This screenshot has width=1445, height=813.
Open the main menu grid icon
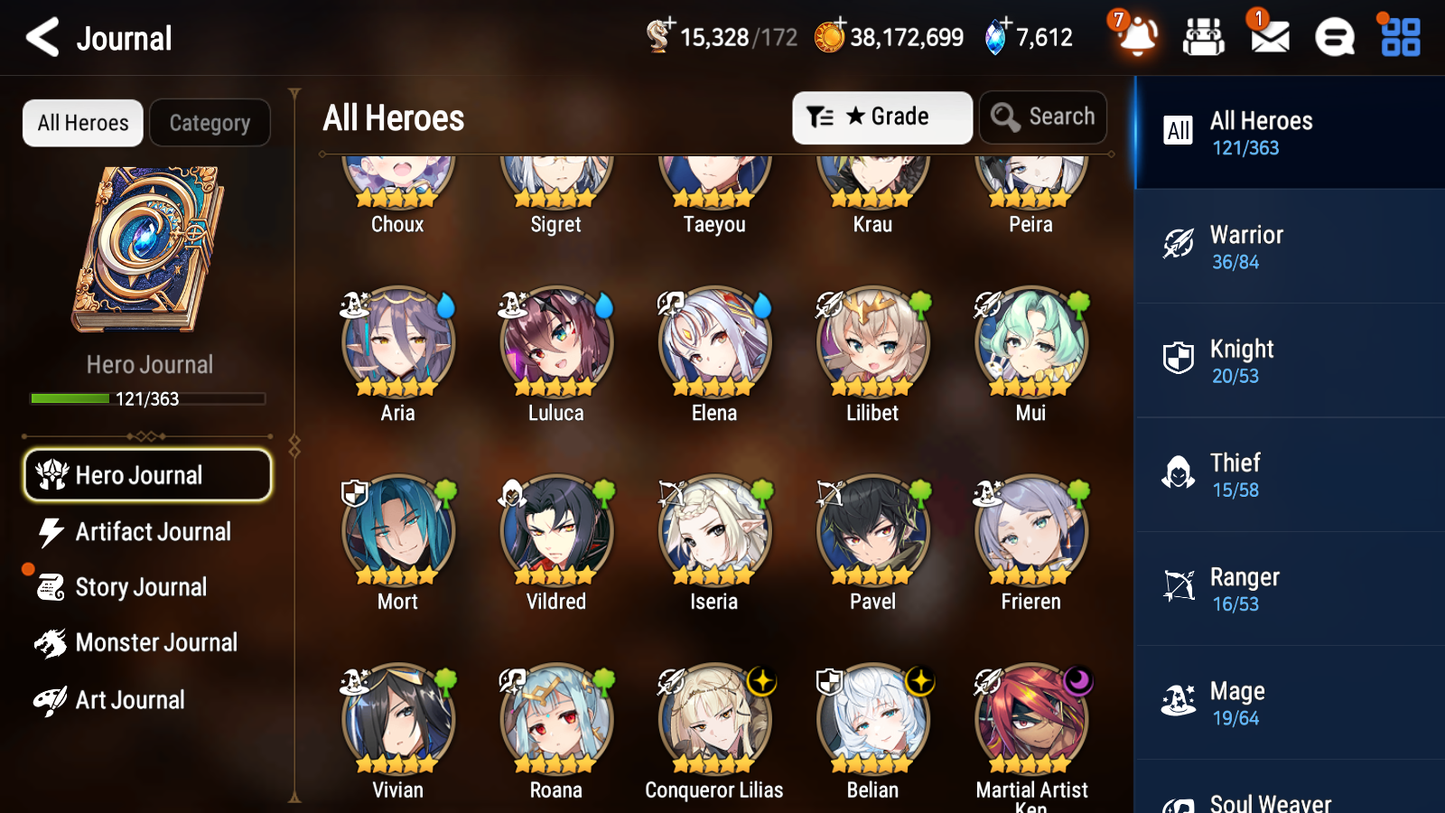point(1398,36)
